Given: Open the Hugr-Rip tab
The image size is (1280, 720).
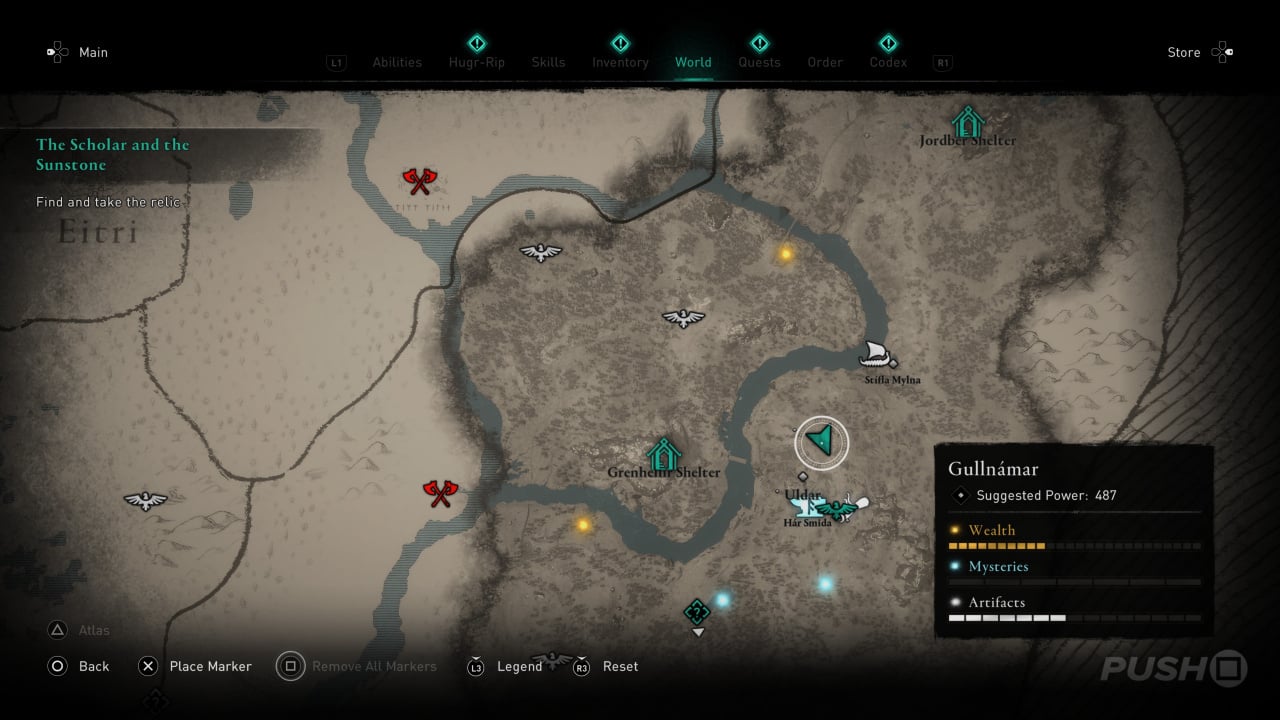Looking at the screenshot, I should pos(477,62).
